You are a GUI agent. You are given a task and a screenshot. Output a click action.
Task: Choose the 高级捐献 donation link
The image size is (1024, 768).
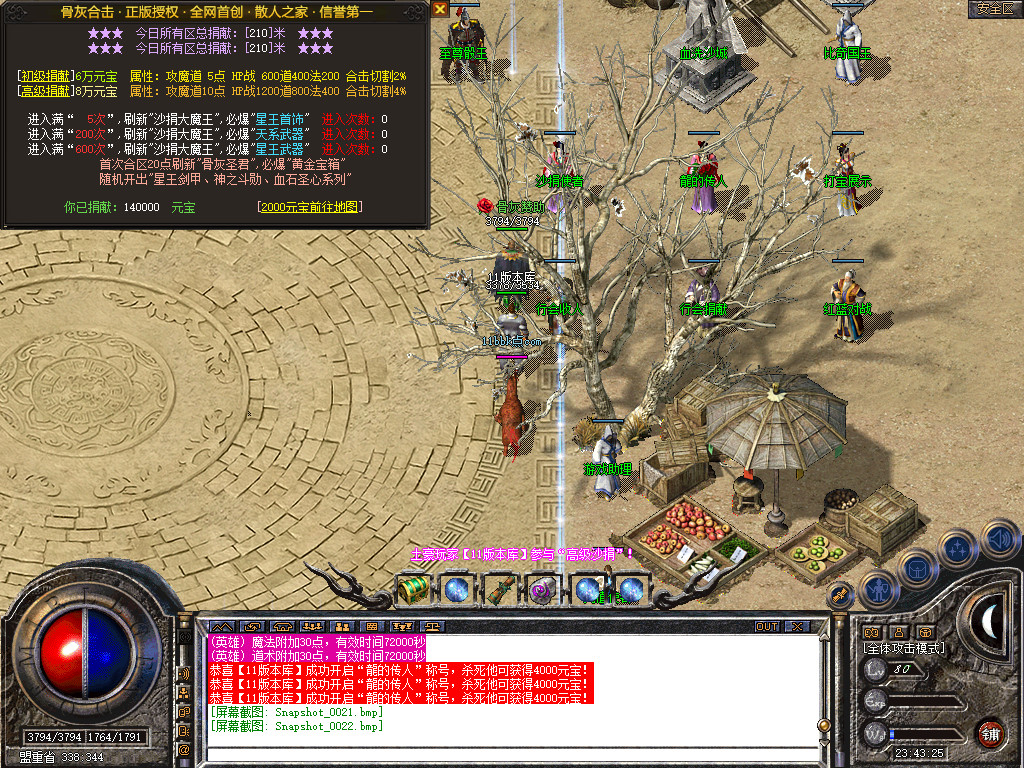(x=45, y=91)
